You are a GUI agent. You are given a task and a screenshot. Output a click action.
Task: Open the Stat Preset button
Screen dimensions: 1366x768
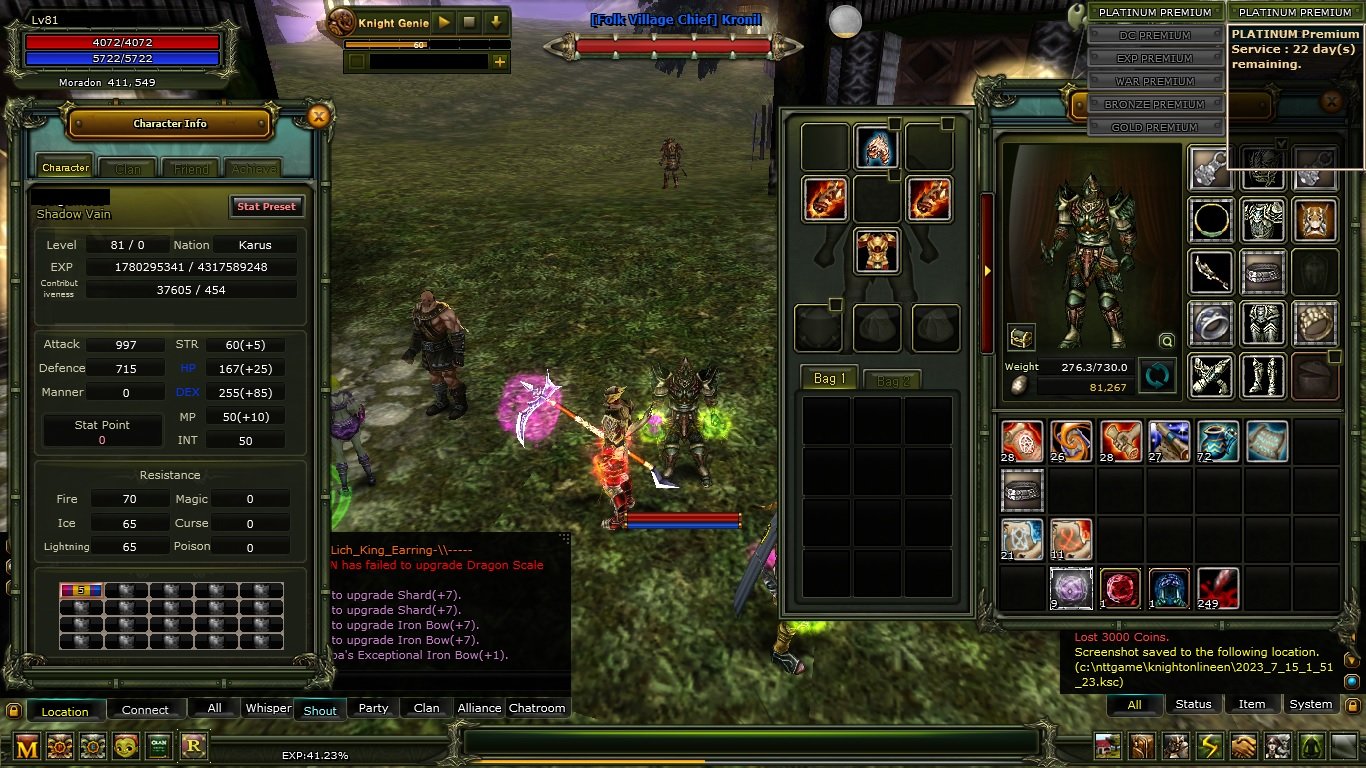pos(265,207)
